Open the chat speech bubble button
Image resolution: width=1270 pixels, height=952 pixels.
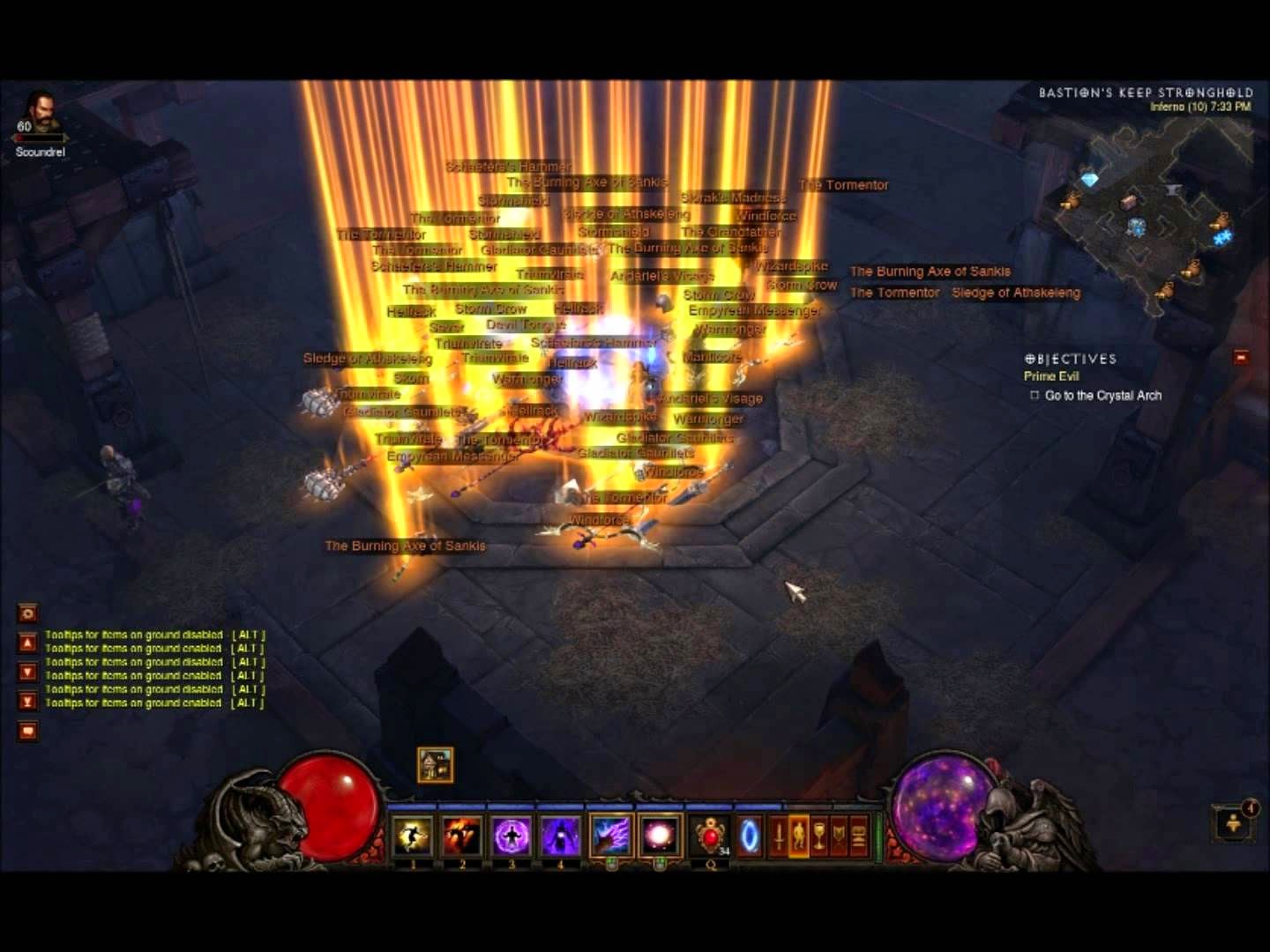coord(27,731)
